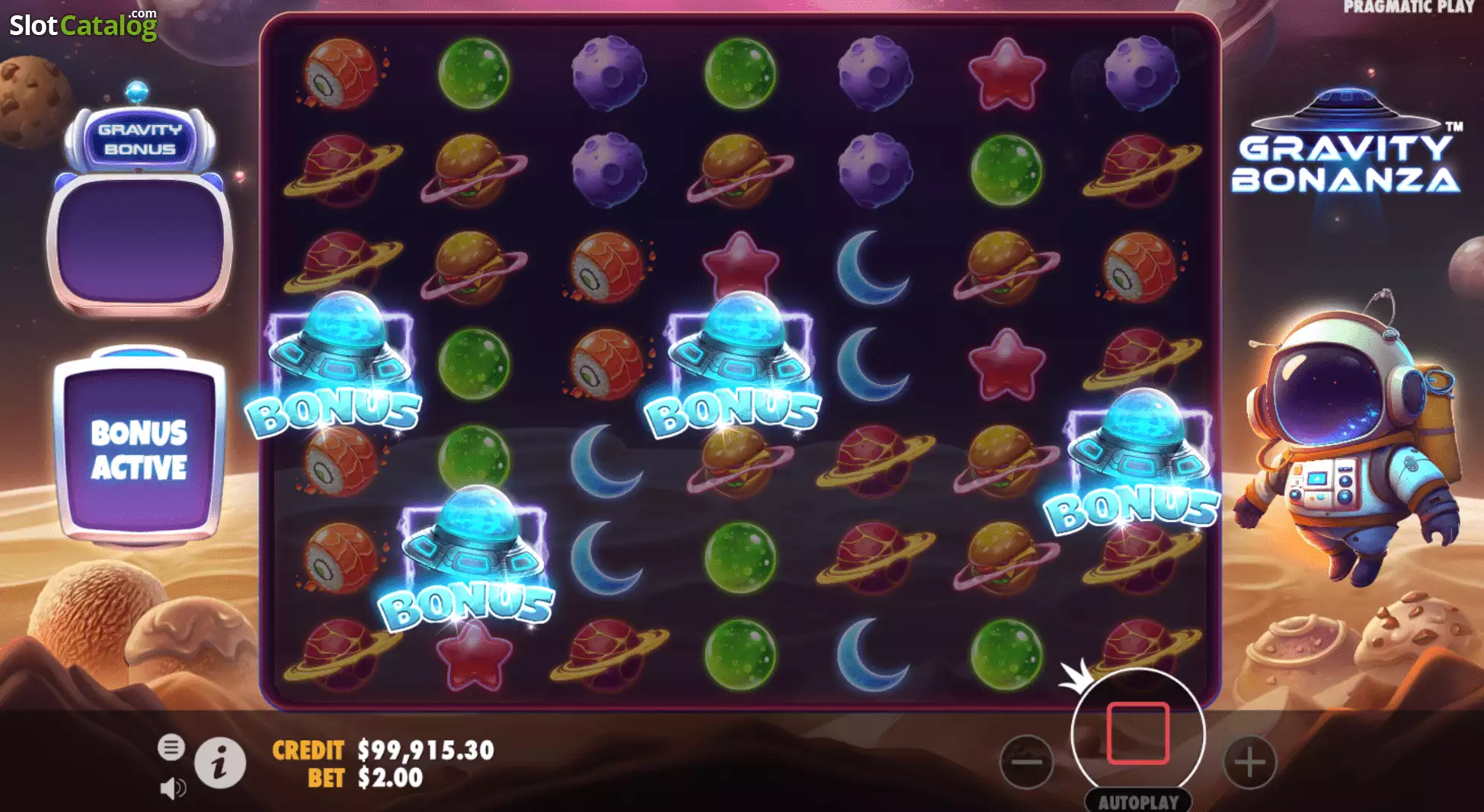The height and width of the screenshot is (812, 1484).
Task: Open the Autoplay options
Action: tap(1138, 801)
